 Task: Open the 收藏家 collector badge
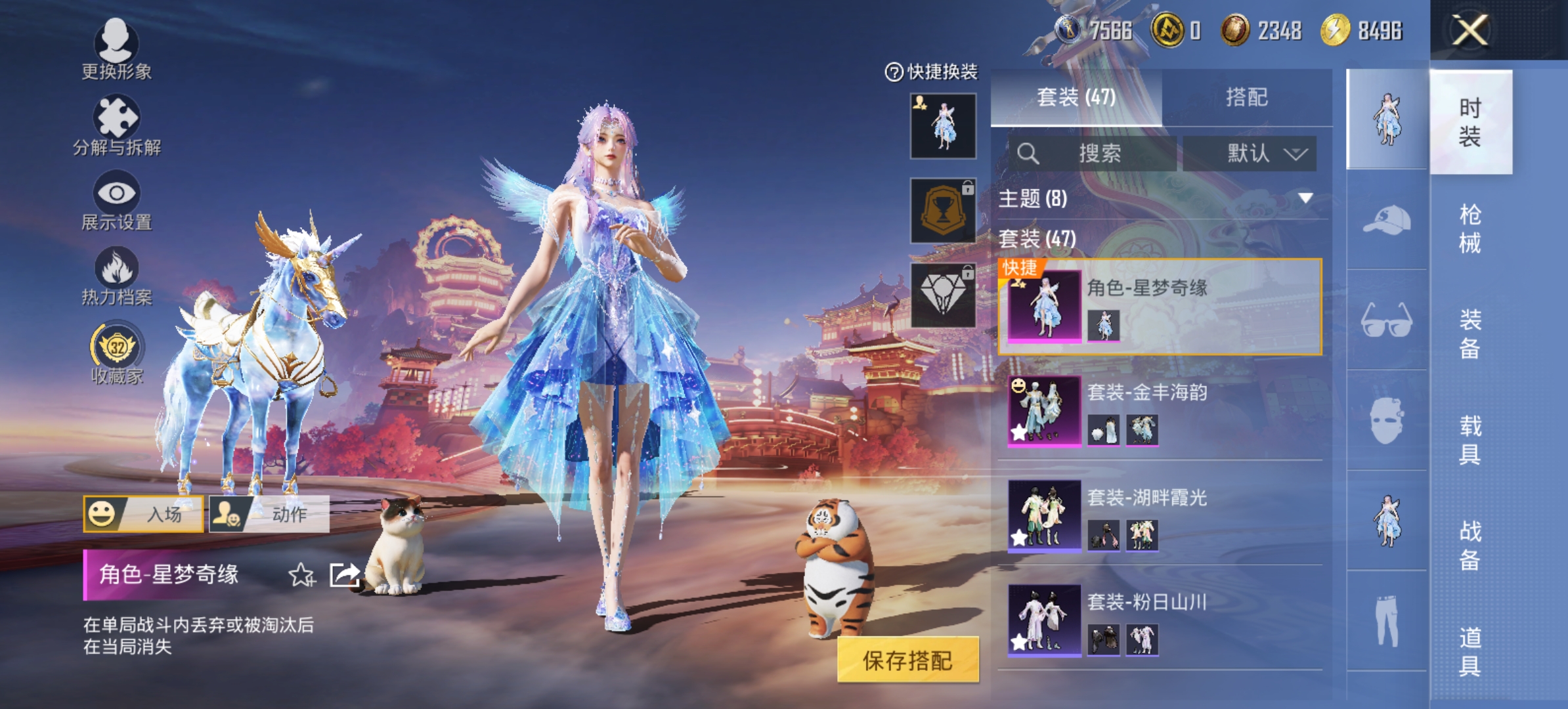click(116, 353)
